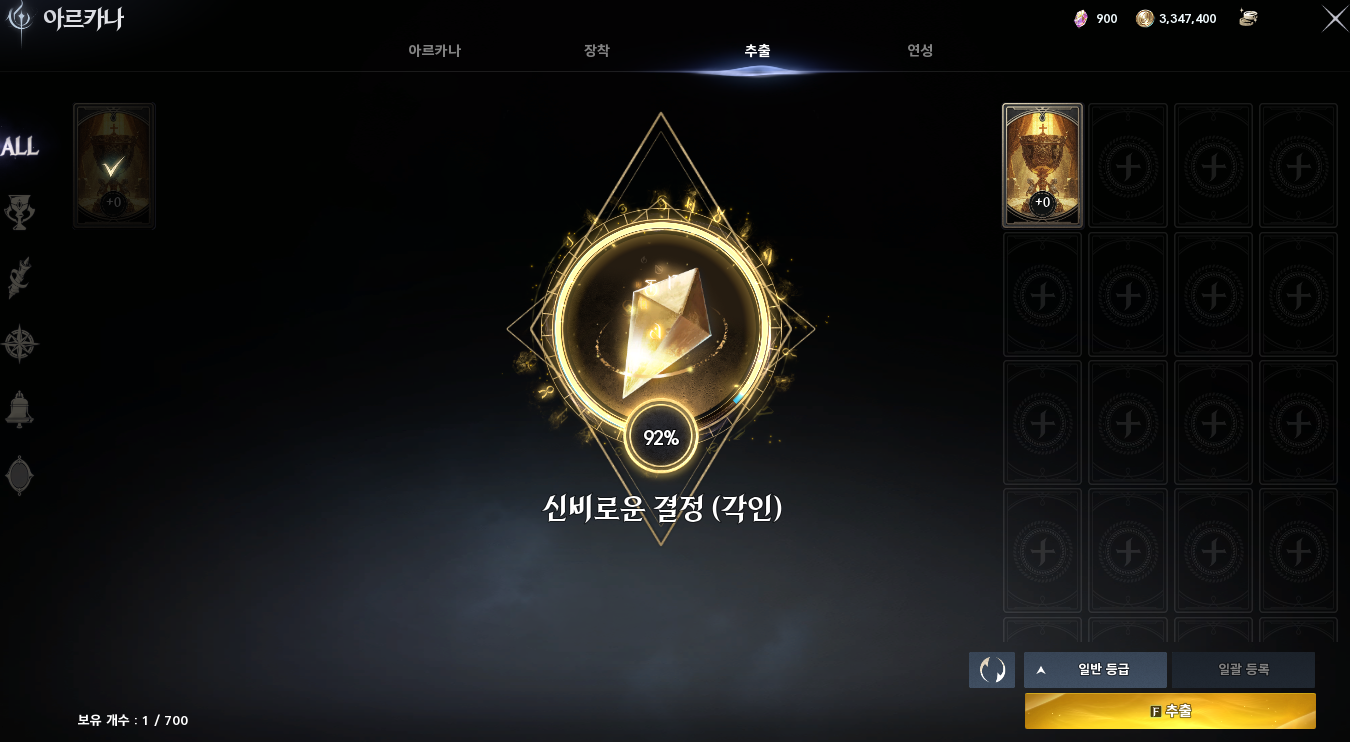Viewport: 1350px width, 742px height.
Task: Collapse the grade selector arrow
Action: [1040, 670]
